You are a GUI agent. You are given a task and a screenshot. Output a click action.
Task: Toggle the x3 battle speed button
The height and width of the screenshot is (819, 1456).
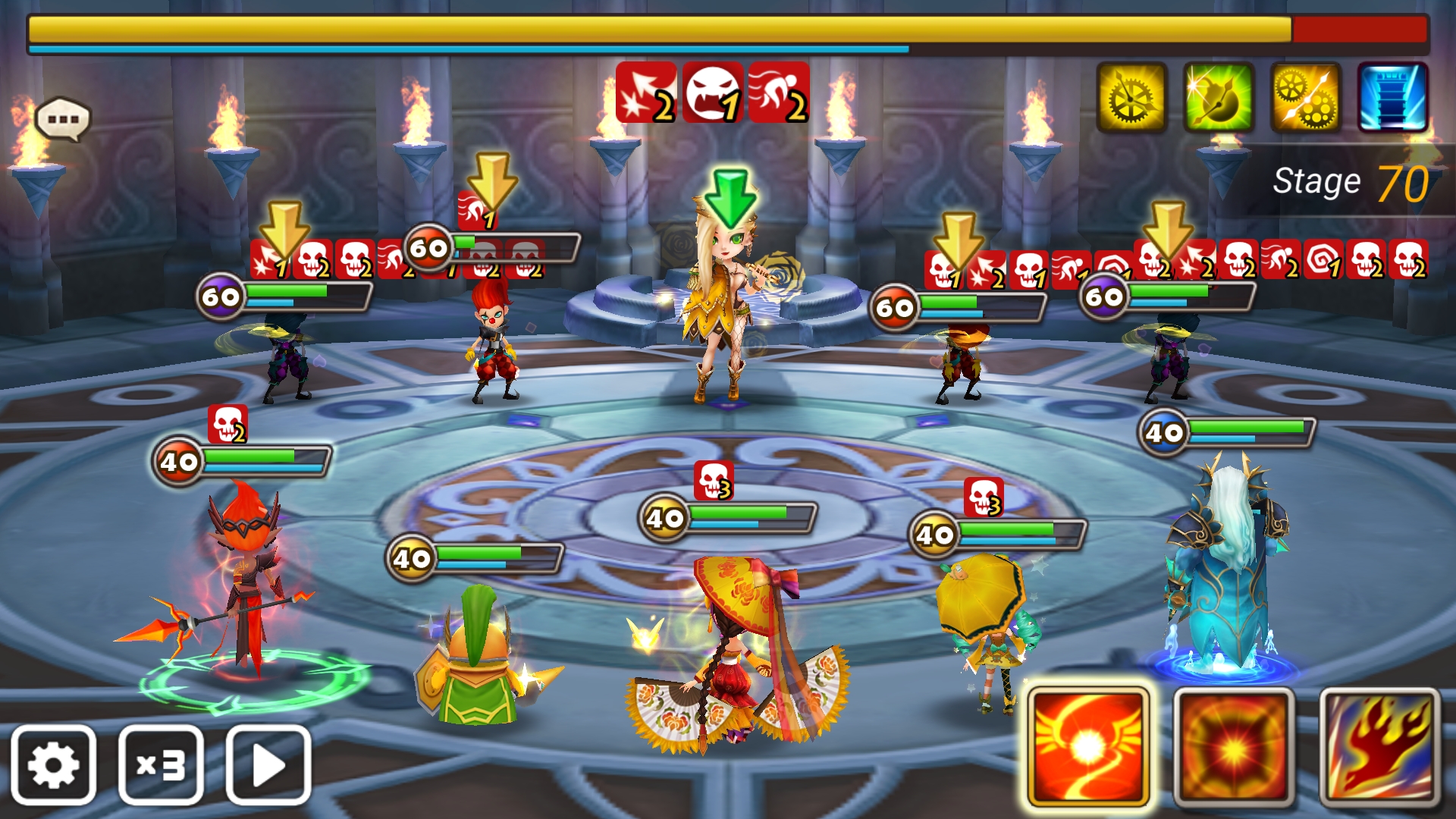[161, 764]
